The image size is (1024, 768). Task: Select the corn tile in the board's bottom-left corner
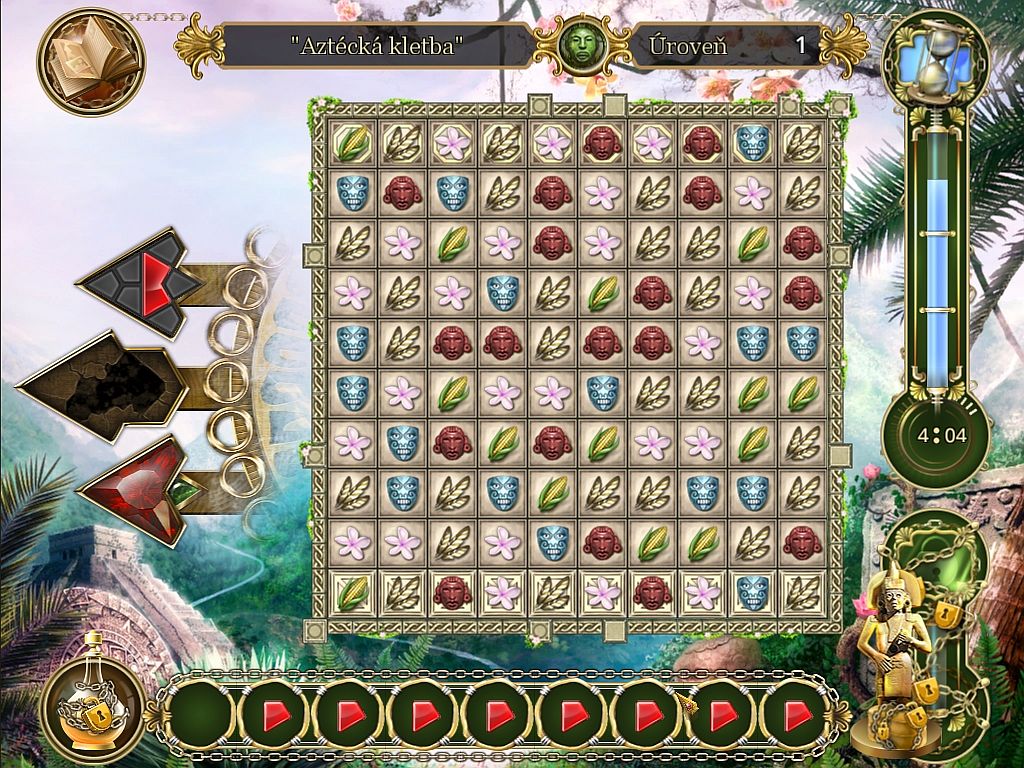click(x=352, y=592)
